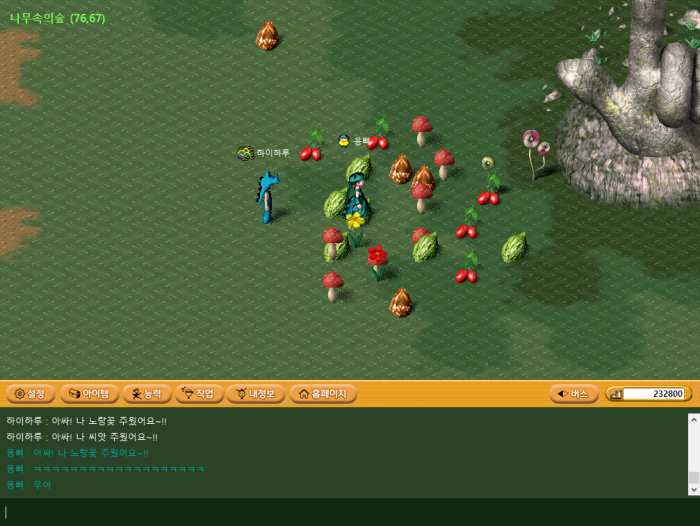Open the 직업 job menu

199,394
